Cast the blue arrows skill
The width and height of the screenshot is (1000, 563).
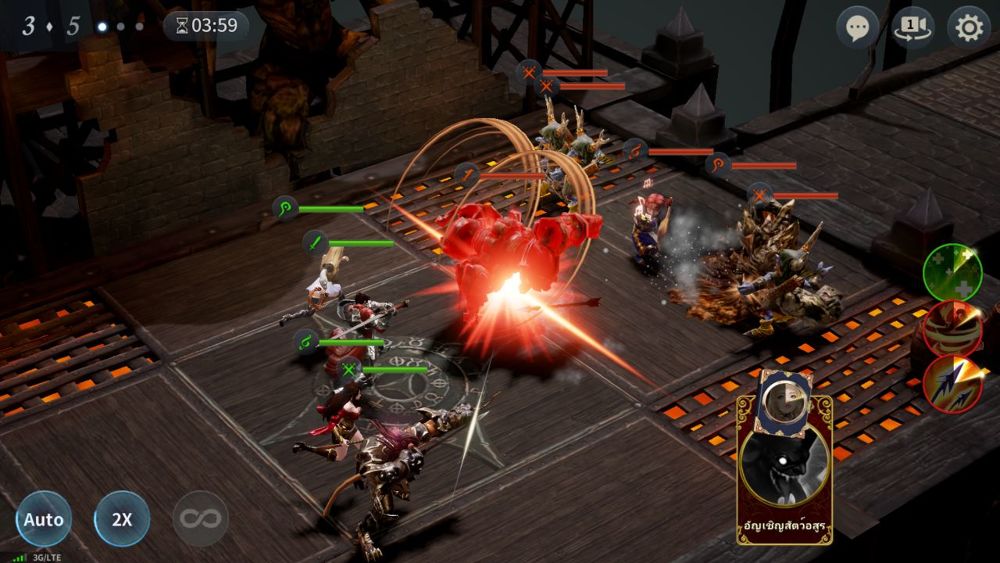click(x=951, y=384)
